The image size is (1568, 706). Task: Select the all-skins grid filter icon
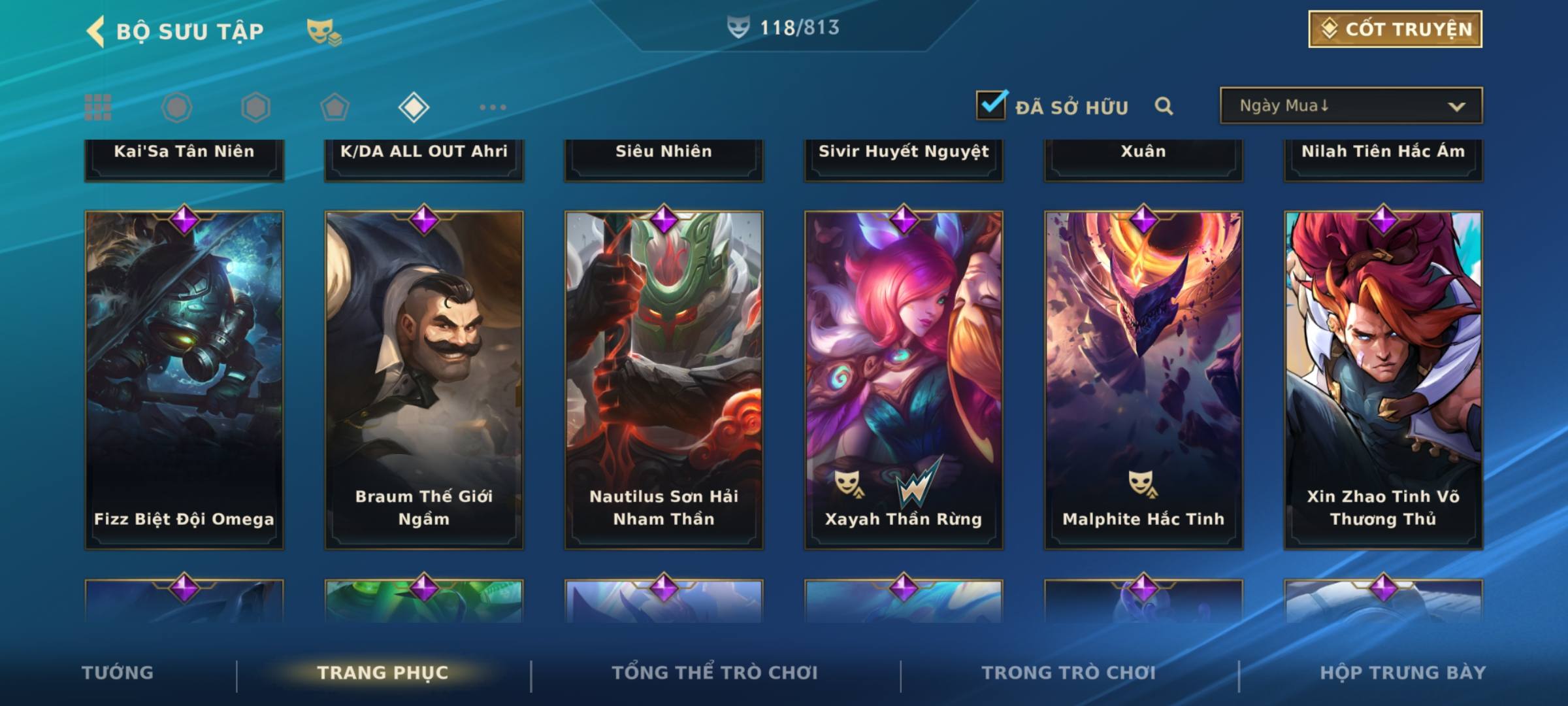point(98,107)
